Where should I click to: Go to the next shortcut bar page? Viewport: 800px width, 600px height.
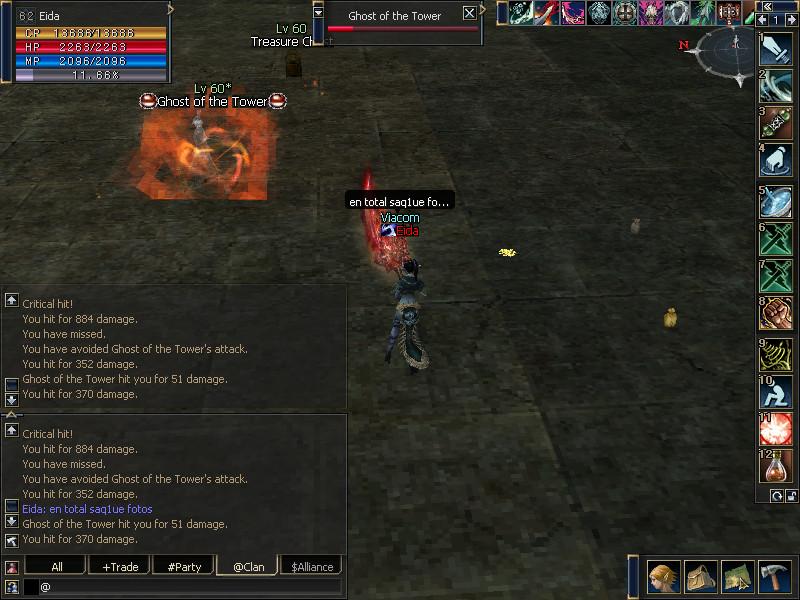(791, 19)
